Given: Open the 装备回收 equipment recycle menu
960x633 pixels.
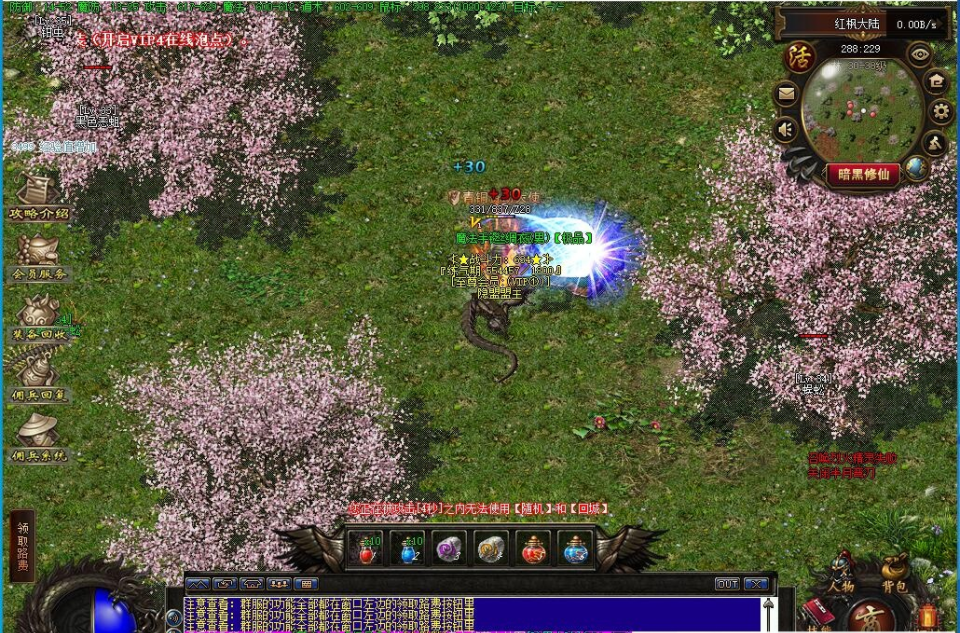Looking at the screenshot, I should 39,317.
